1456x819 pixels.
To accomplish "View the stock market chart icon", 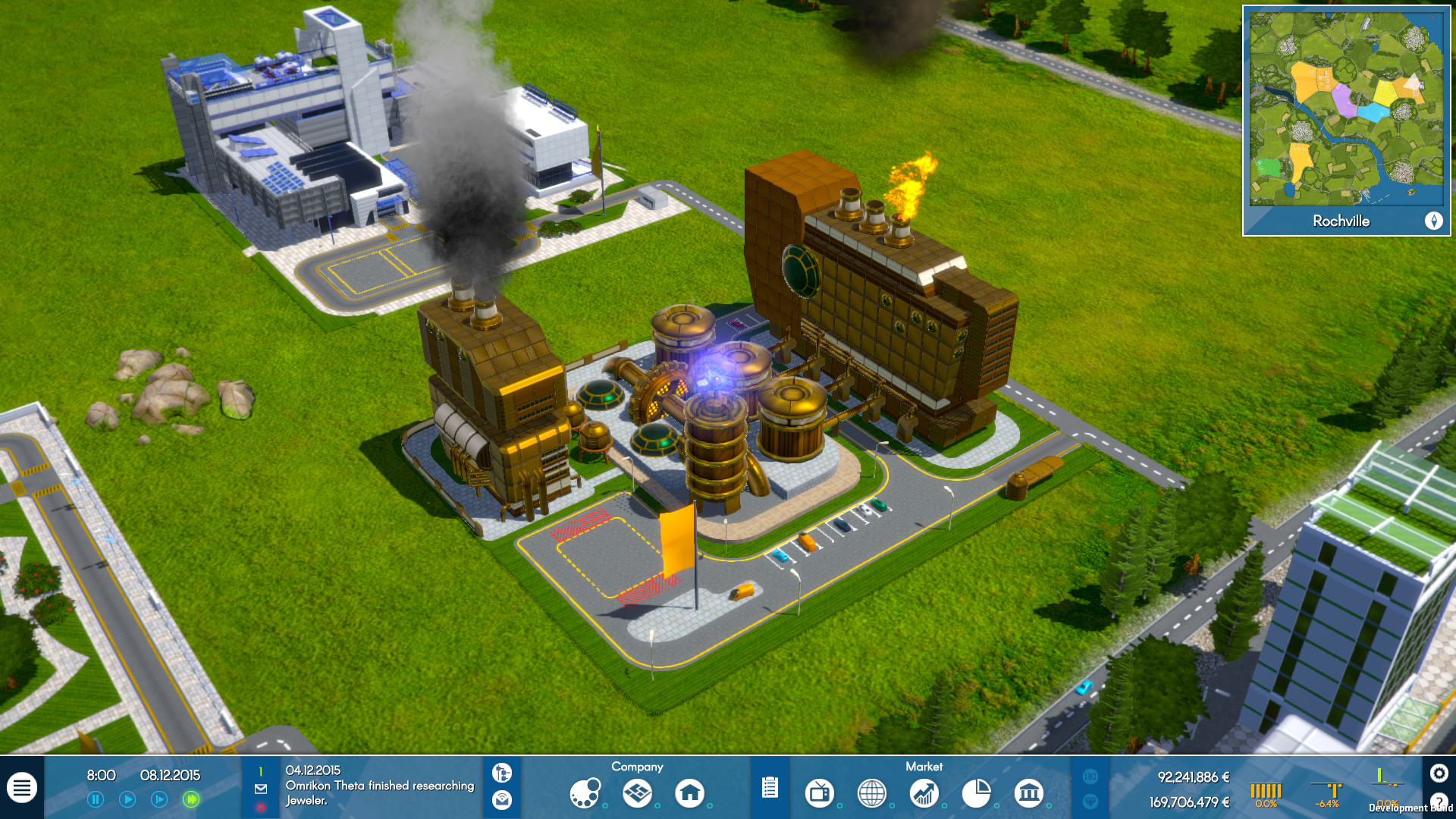I will point(924,793).
